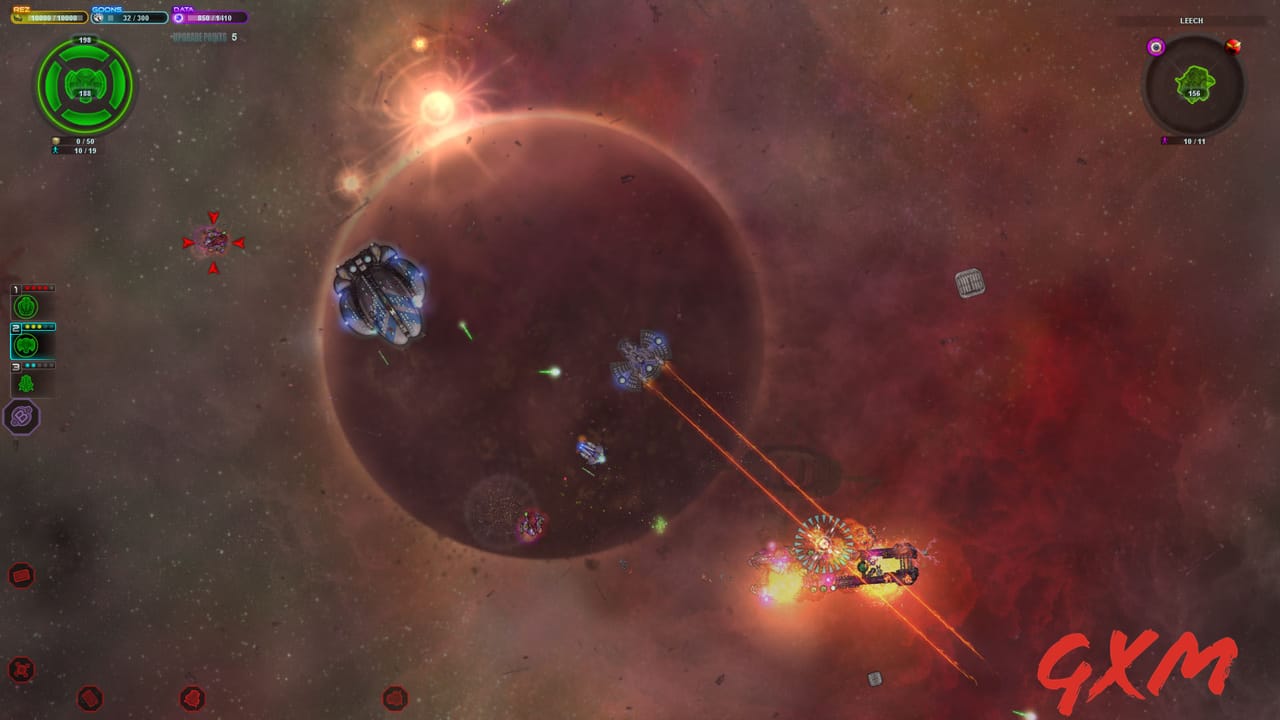Click the shield icon next to 0/50 counter
1280x720 pixels.
56,140
